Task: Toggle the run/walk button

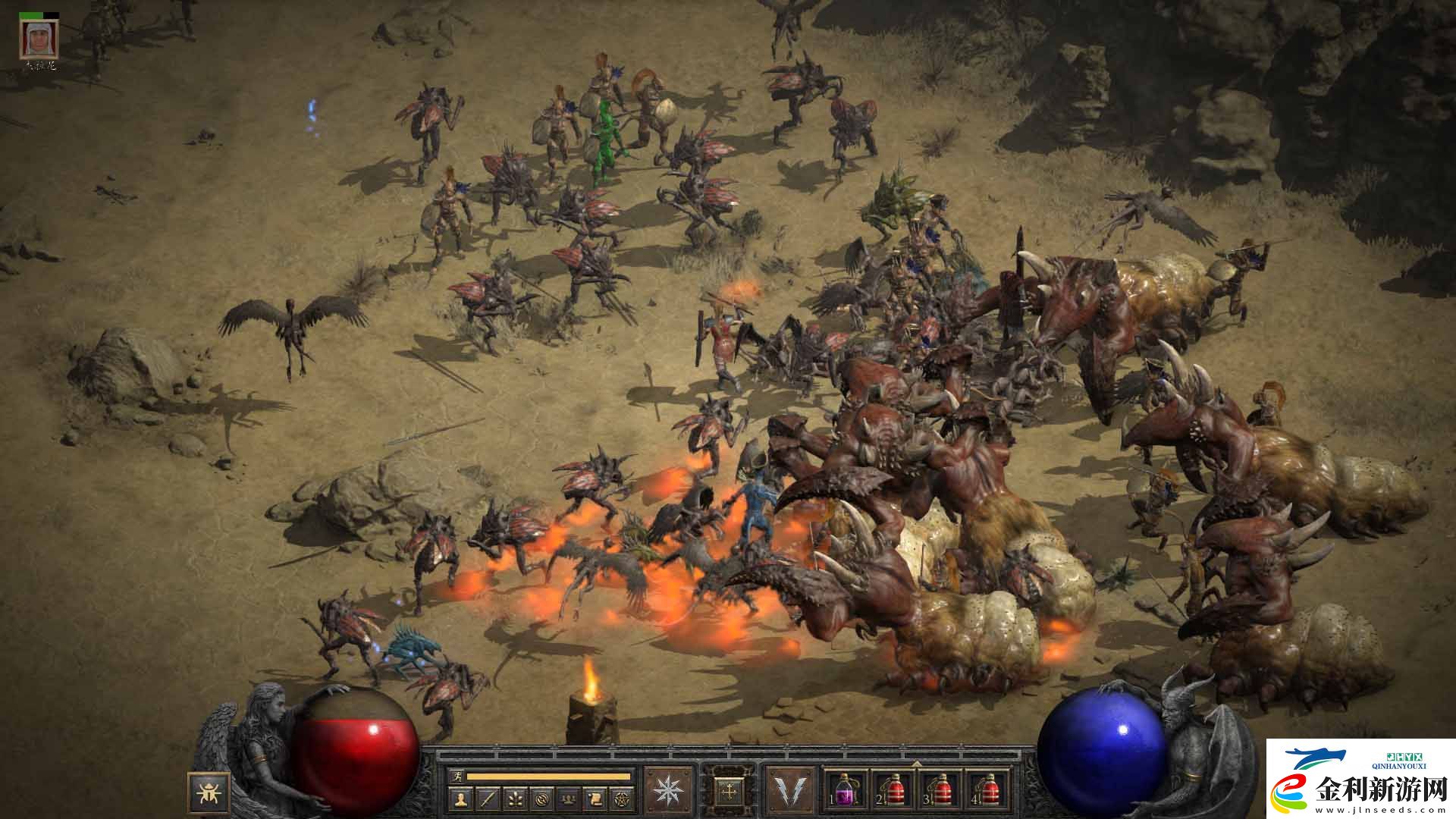Action: click(x=456, y=776)
